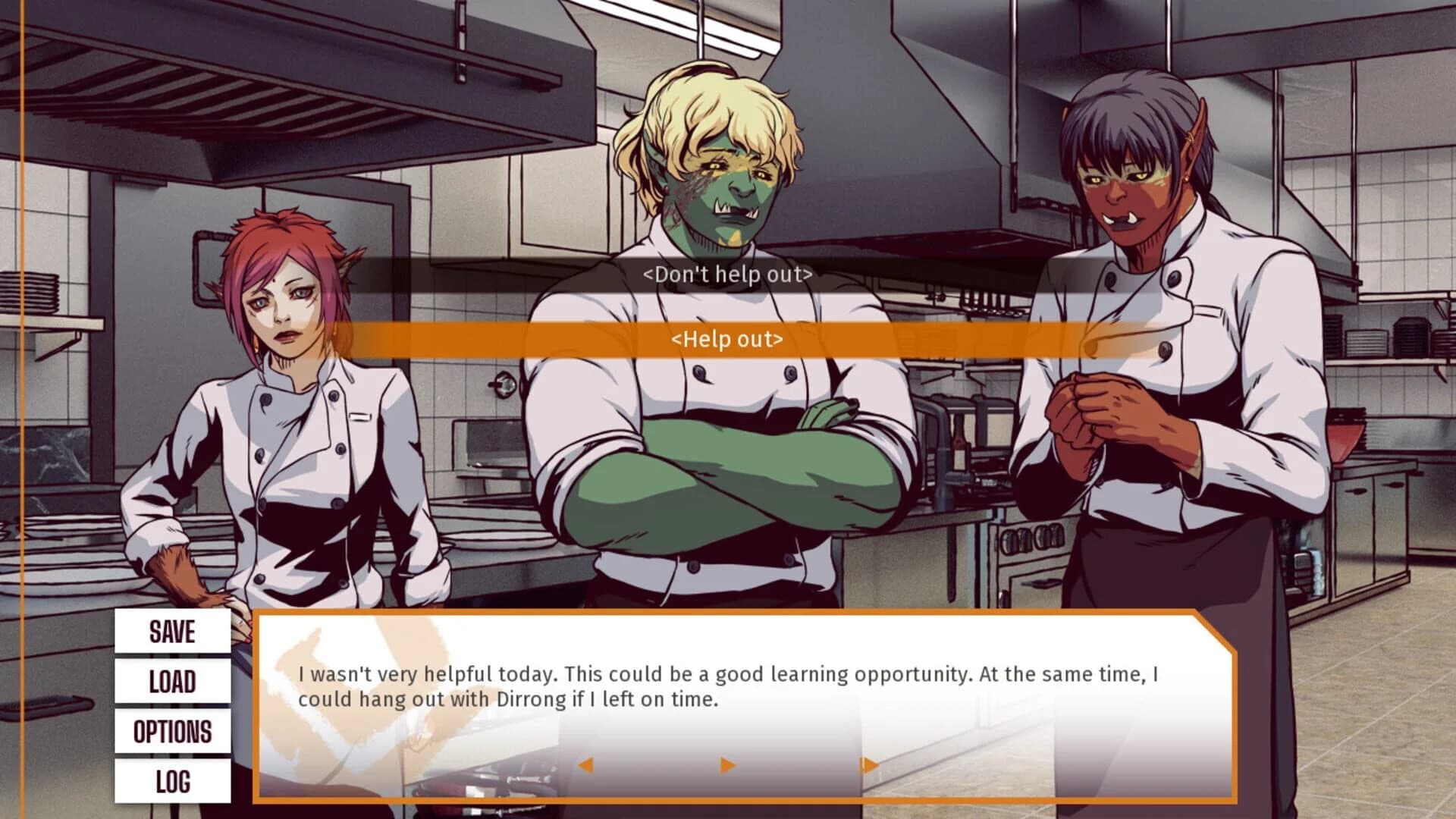
Task: Click the highlighted orange choice bar
Action: [726, 340]
